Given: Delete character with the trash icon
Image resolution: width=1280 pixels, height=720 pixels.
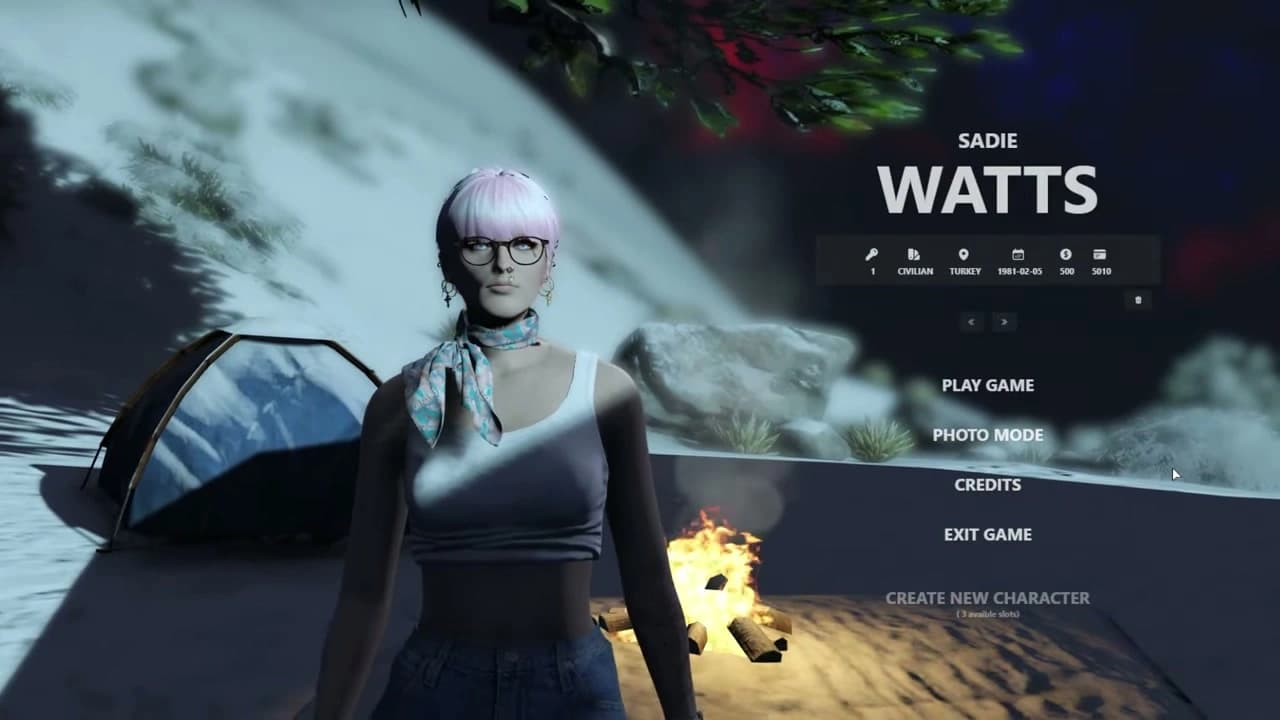Looking at the screenshot, I should click(1138, 300).
